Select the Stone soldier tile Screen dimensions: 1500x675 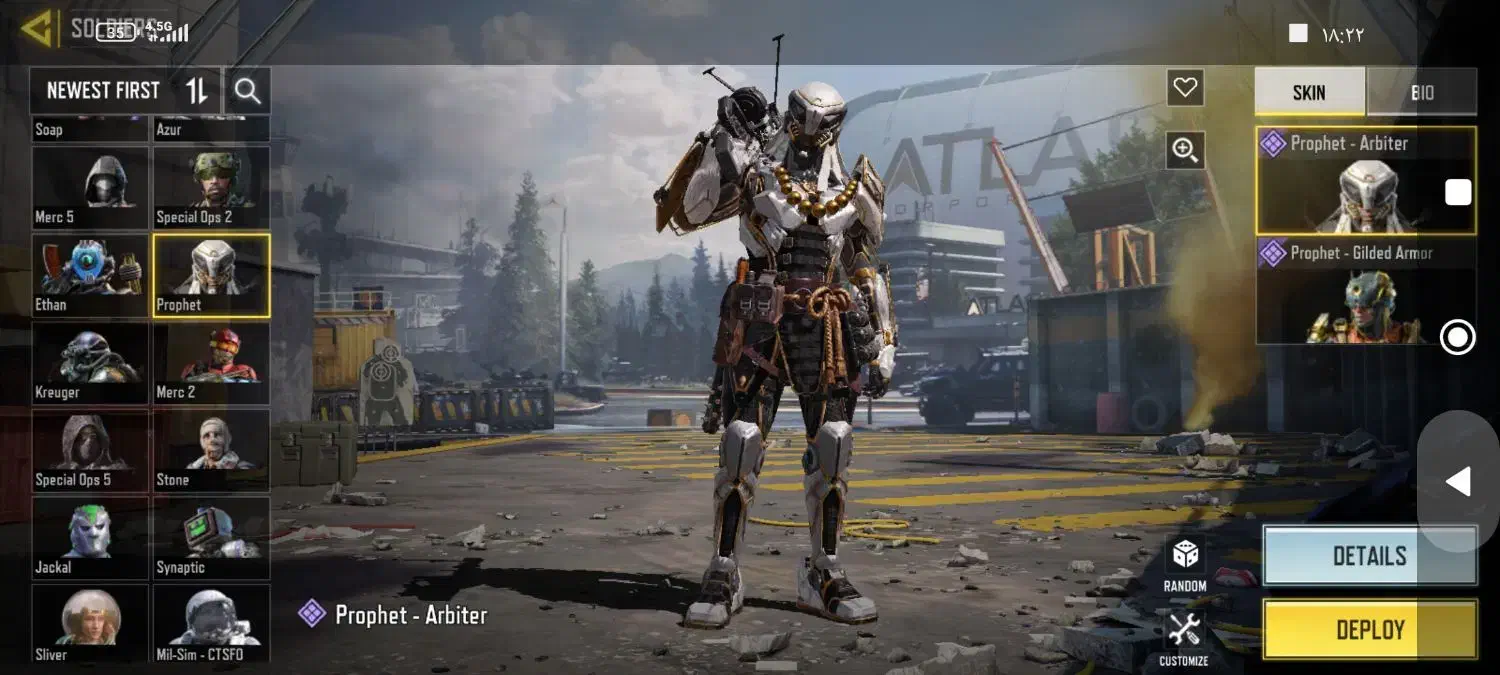coord(211,450)
